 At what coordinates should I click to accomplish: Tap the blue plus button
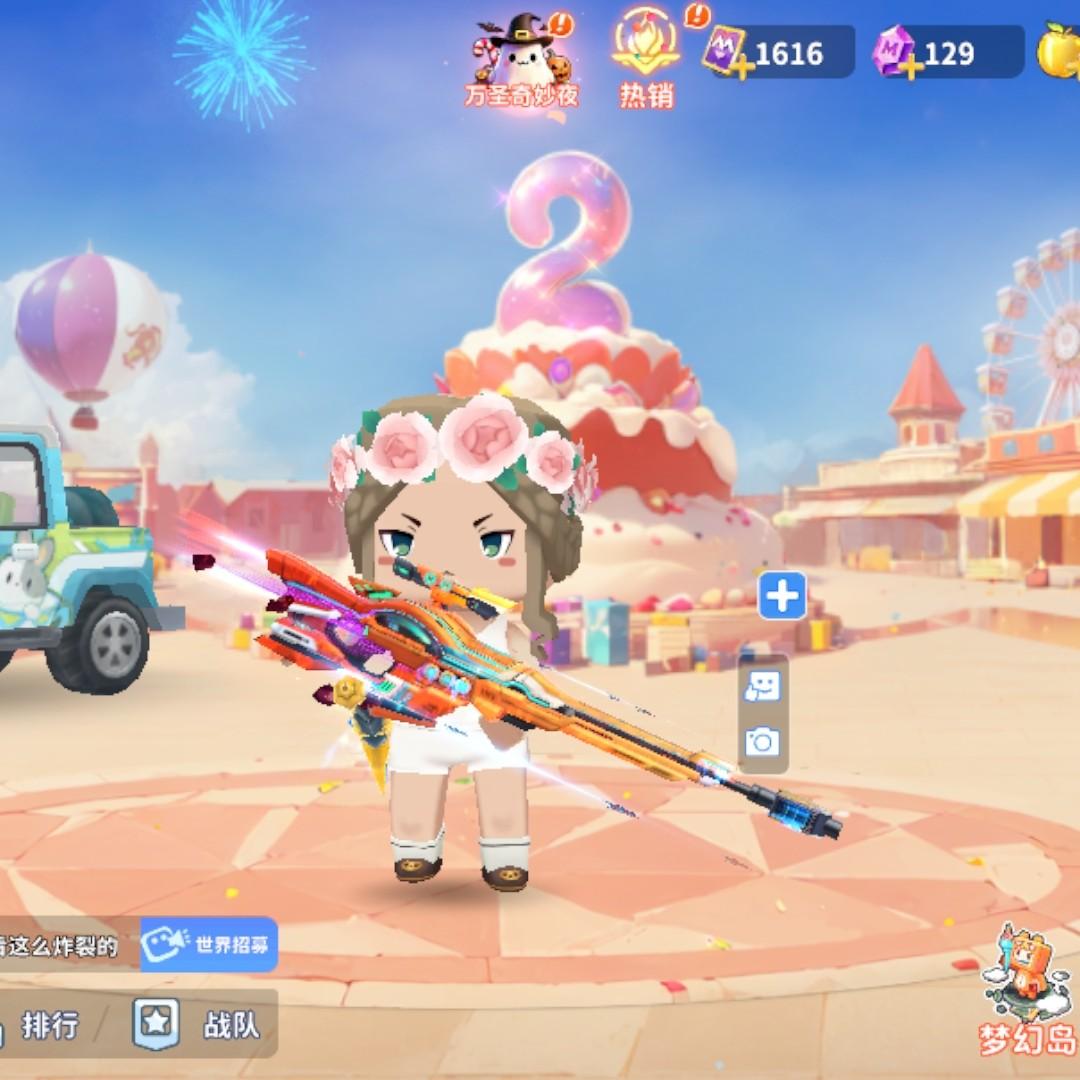(782, 597)
